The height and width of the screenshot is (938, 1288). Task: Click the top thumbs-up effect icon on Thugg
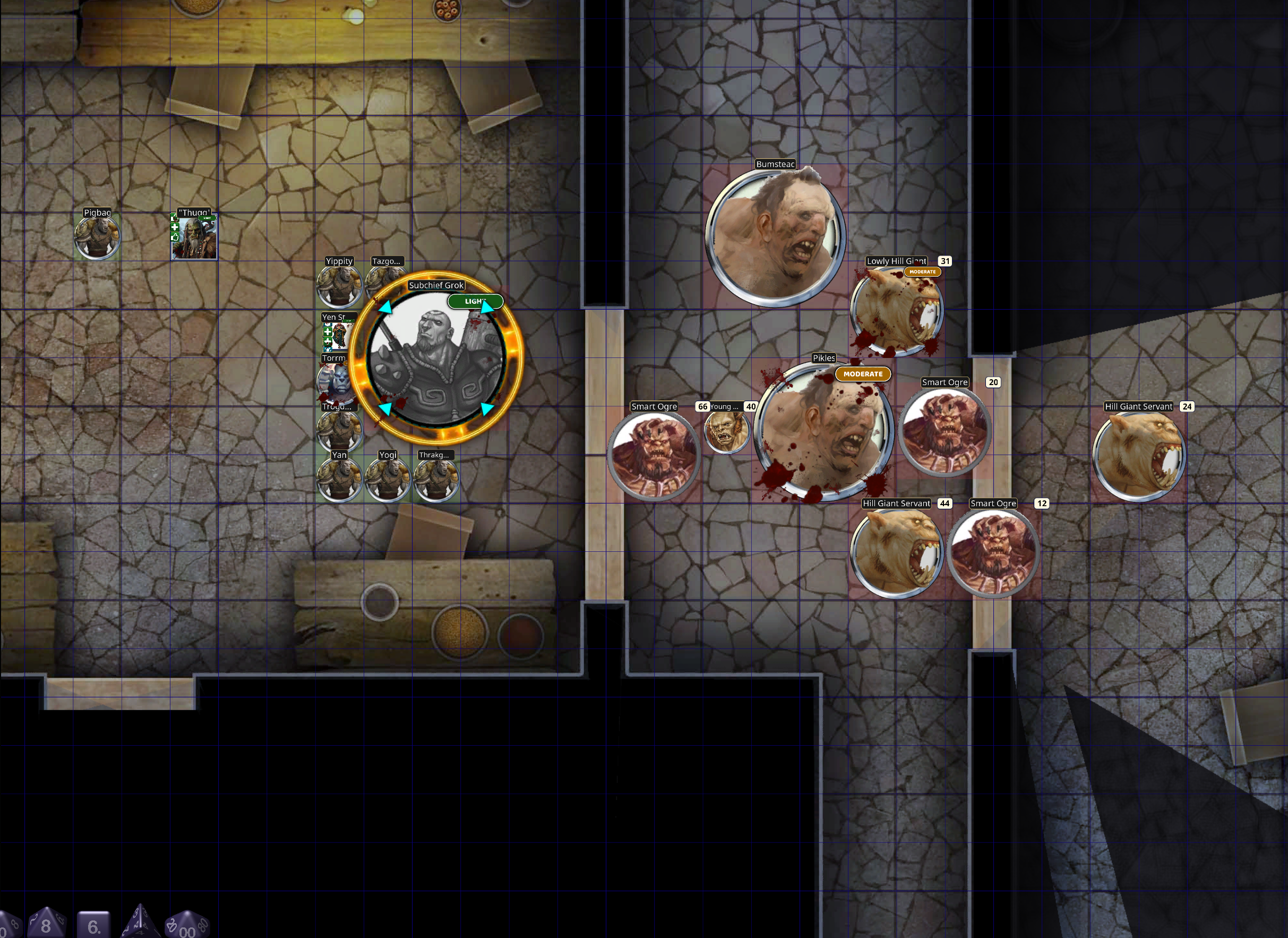click(174, 218)
